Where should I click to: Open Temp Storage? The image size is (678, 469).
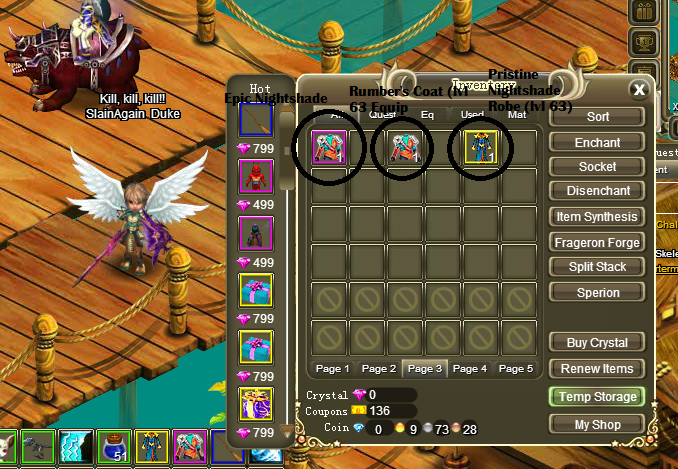pos(597,397)
